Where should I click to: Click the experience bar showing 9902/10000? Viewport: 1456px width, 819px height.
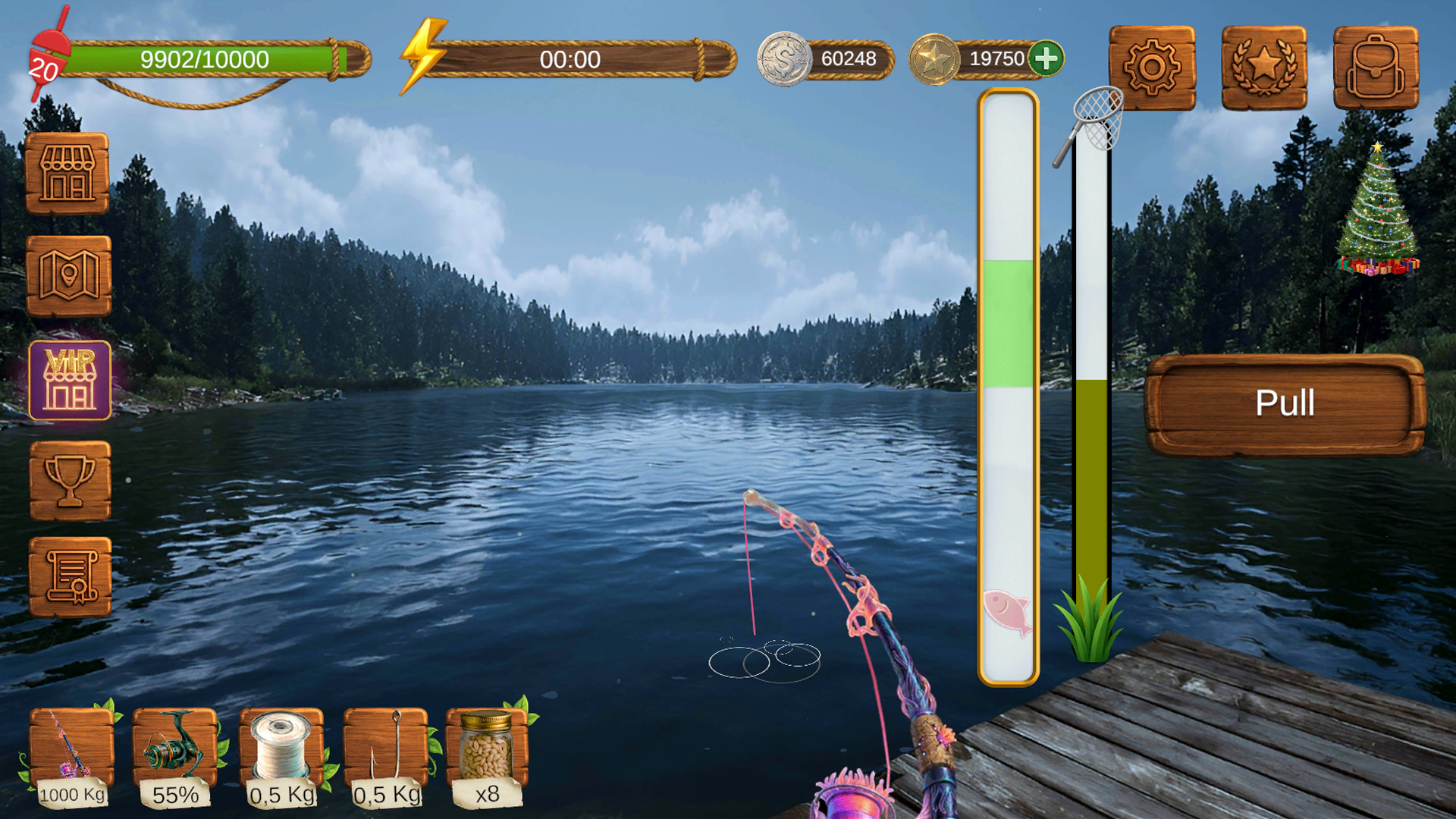(205, 57)
